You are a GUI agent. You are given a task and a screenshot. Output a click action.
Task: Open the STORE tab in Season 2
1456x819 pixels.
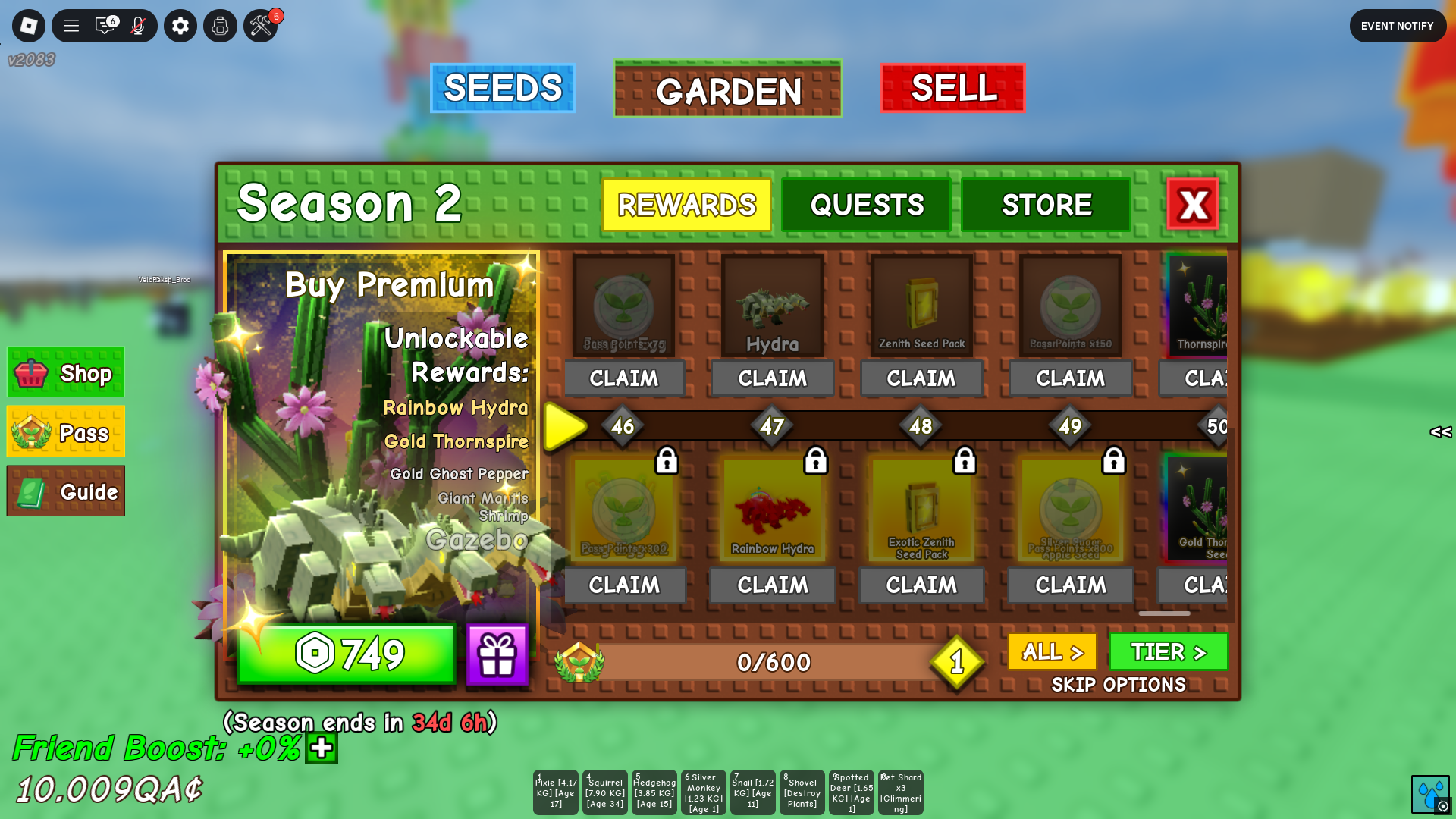[1046, 204]
